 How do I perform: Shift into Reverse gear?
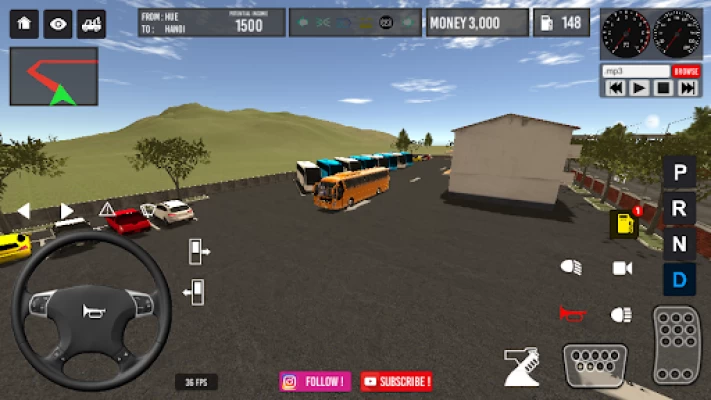(680, 208)
